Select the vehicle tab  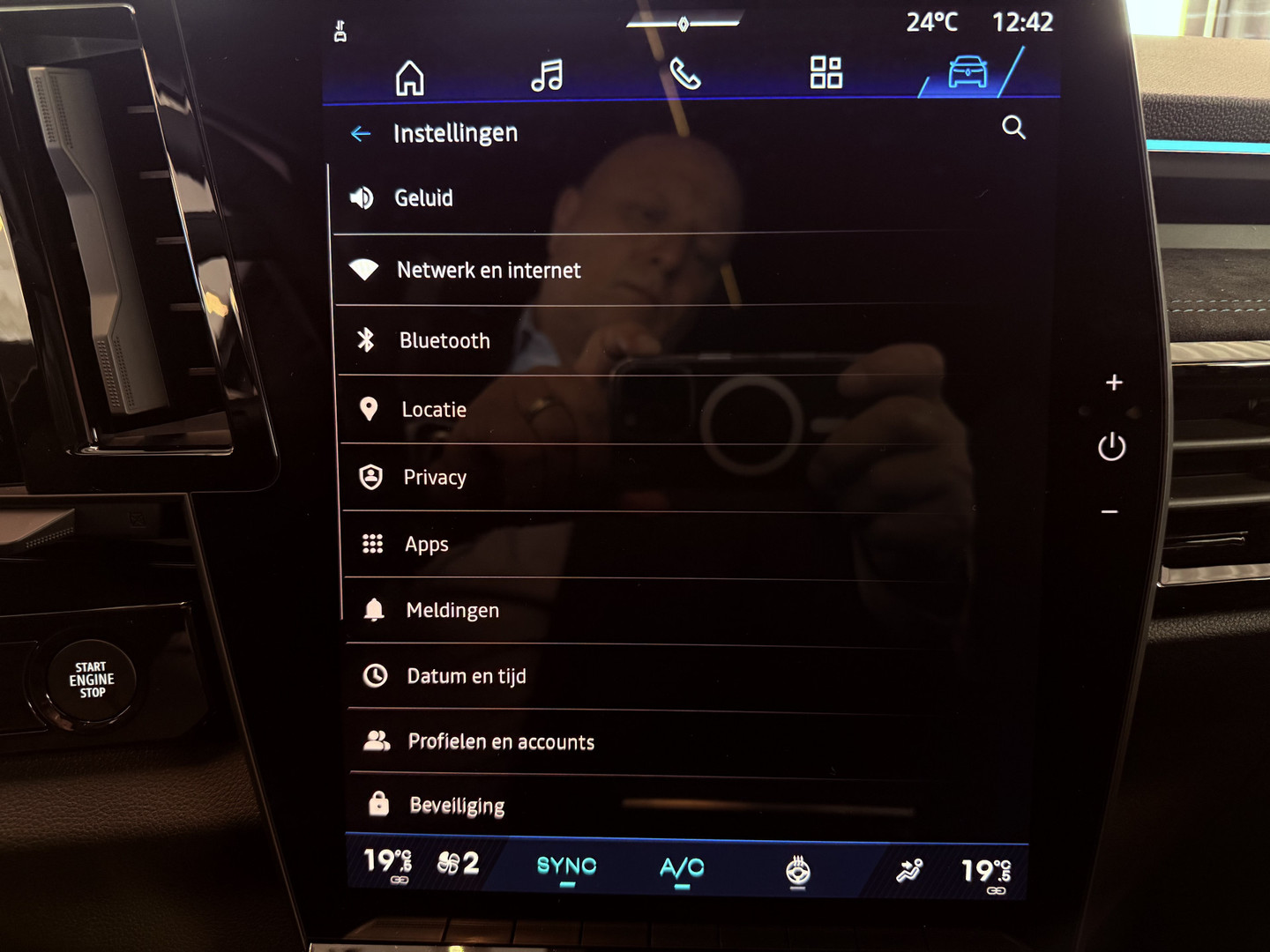967,71
